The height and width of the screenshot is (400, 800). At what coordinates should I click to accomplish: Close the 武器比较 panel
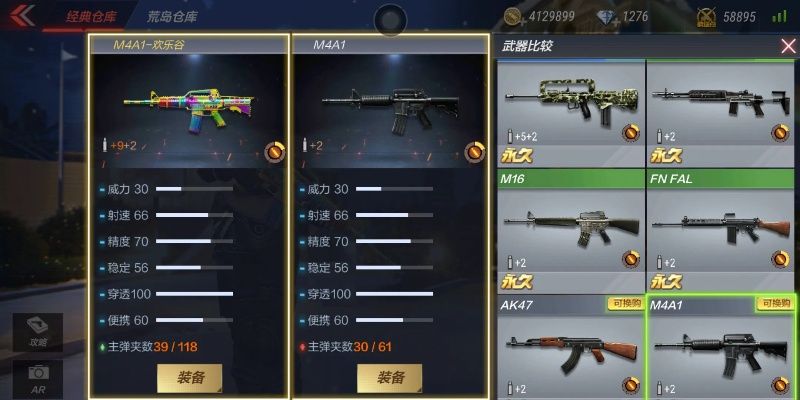tap(787, 46)
